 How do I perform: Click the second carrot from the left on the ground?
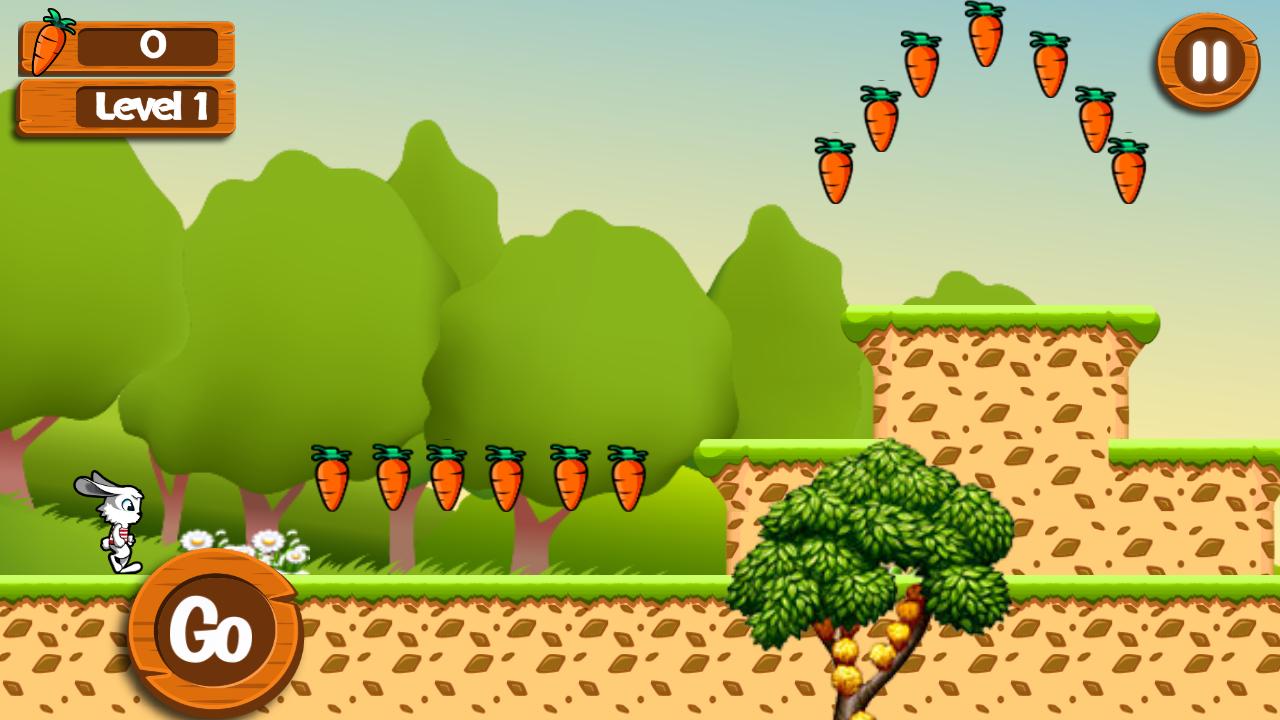[391, 480]
